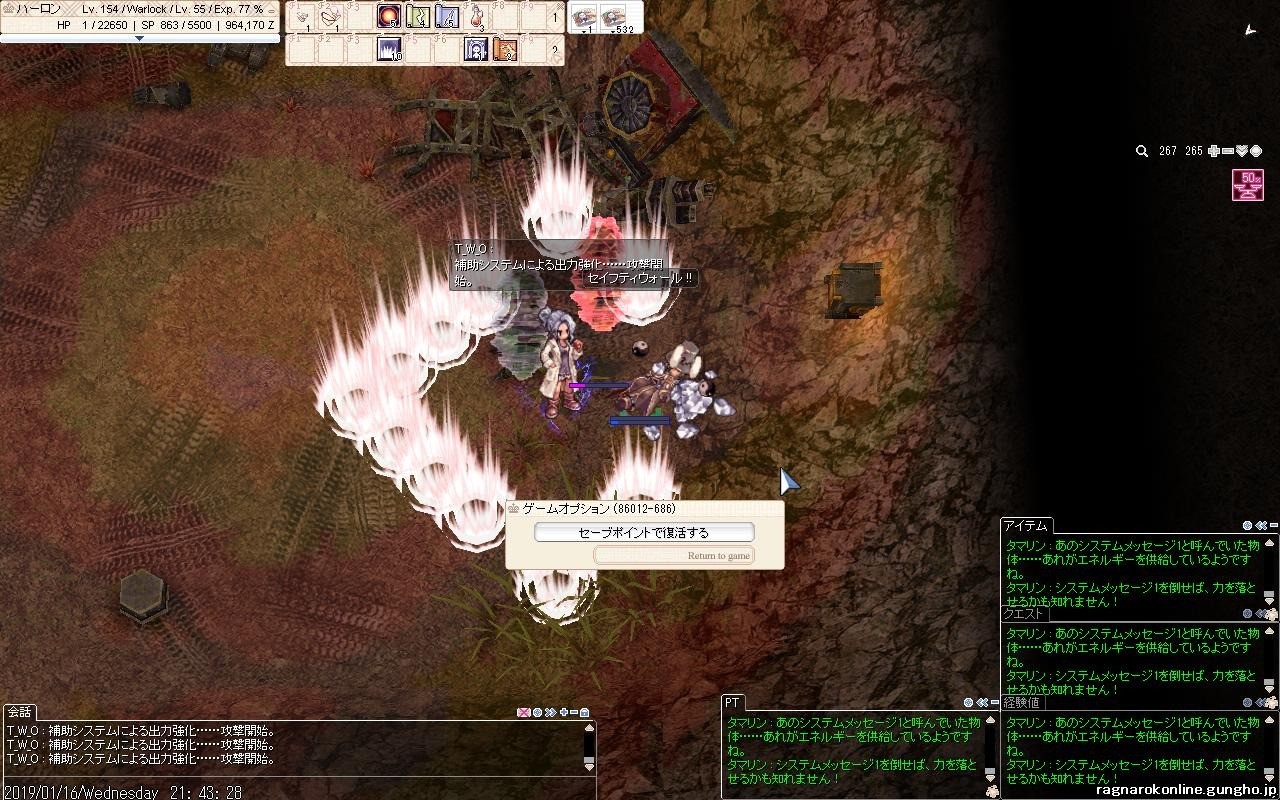Activate the white spikes skill icon
The image size is (1280, 800).
[389, 49]
